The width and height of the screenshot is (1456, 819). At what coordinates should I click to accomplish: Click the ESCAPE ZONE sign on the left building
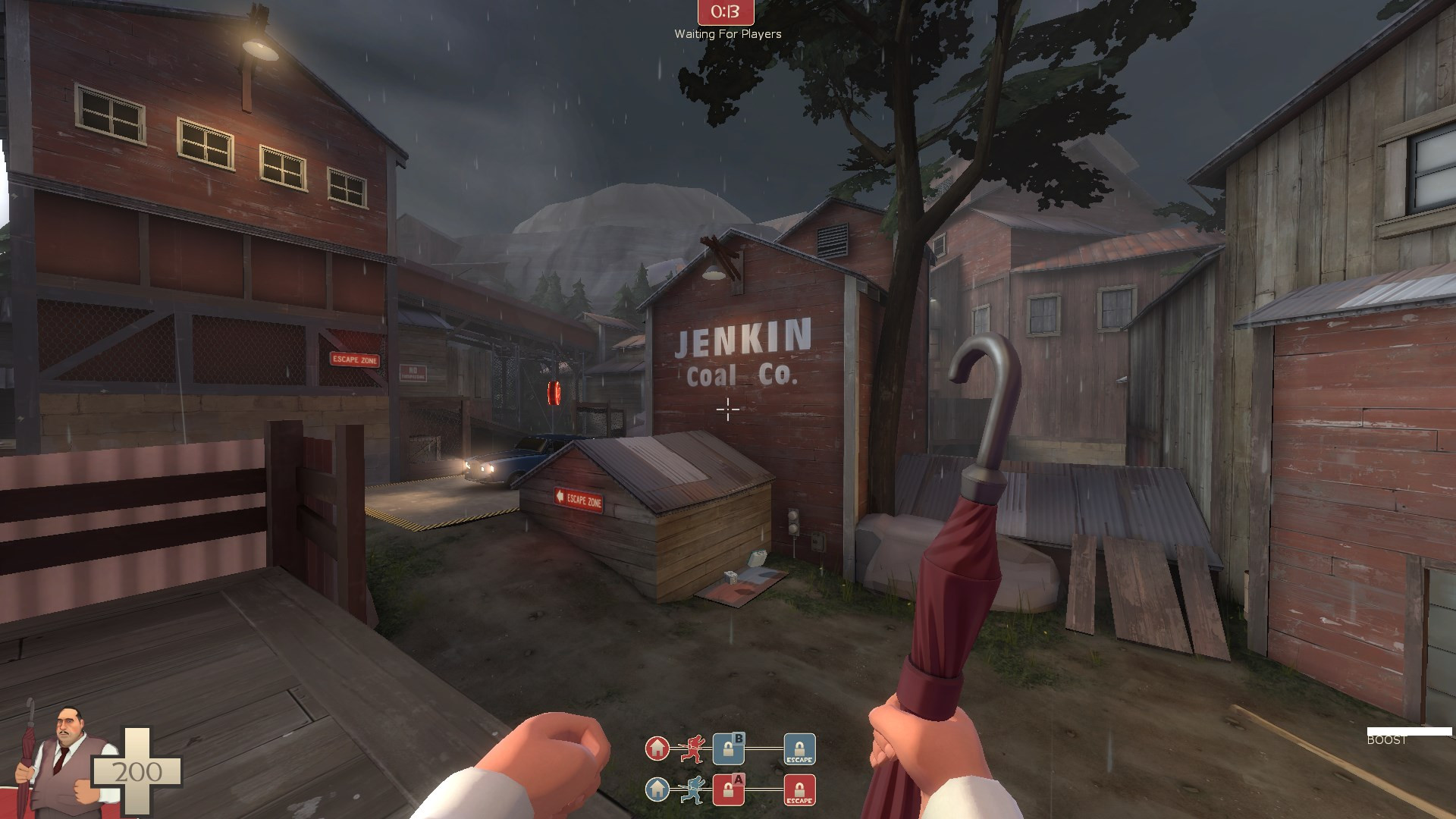click(x=353, y=360)
